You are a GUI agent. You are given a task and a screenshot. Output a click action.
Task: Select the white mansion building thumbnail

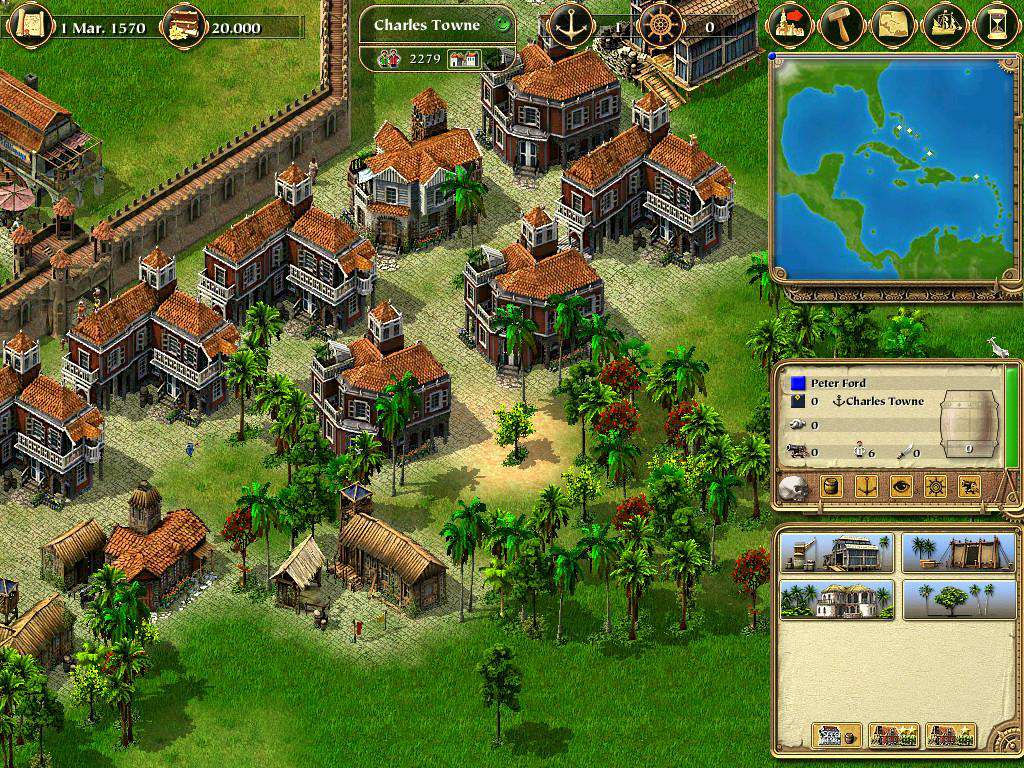(x=836, y=599)
